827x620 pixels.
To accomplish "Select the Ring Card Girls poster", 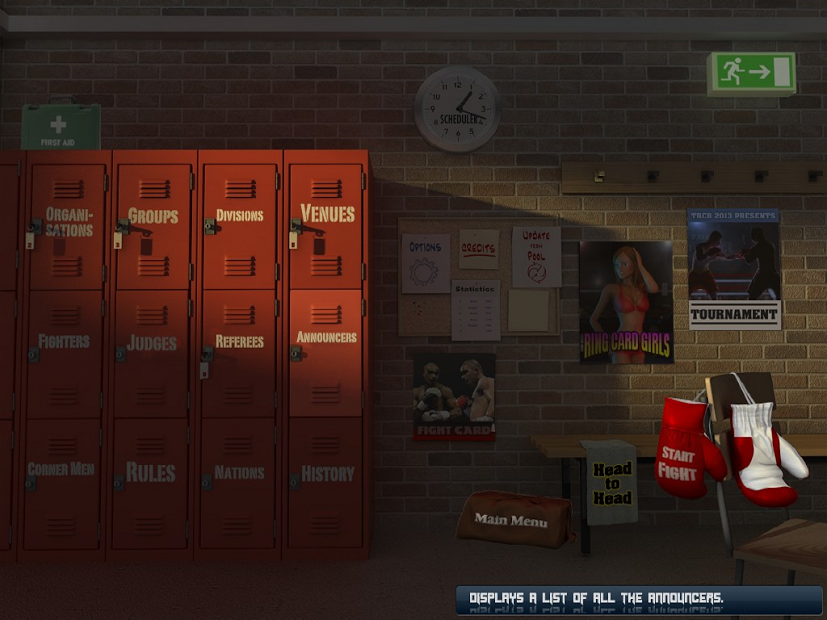I will point(626,301).
